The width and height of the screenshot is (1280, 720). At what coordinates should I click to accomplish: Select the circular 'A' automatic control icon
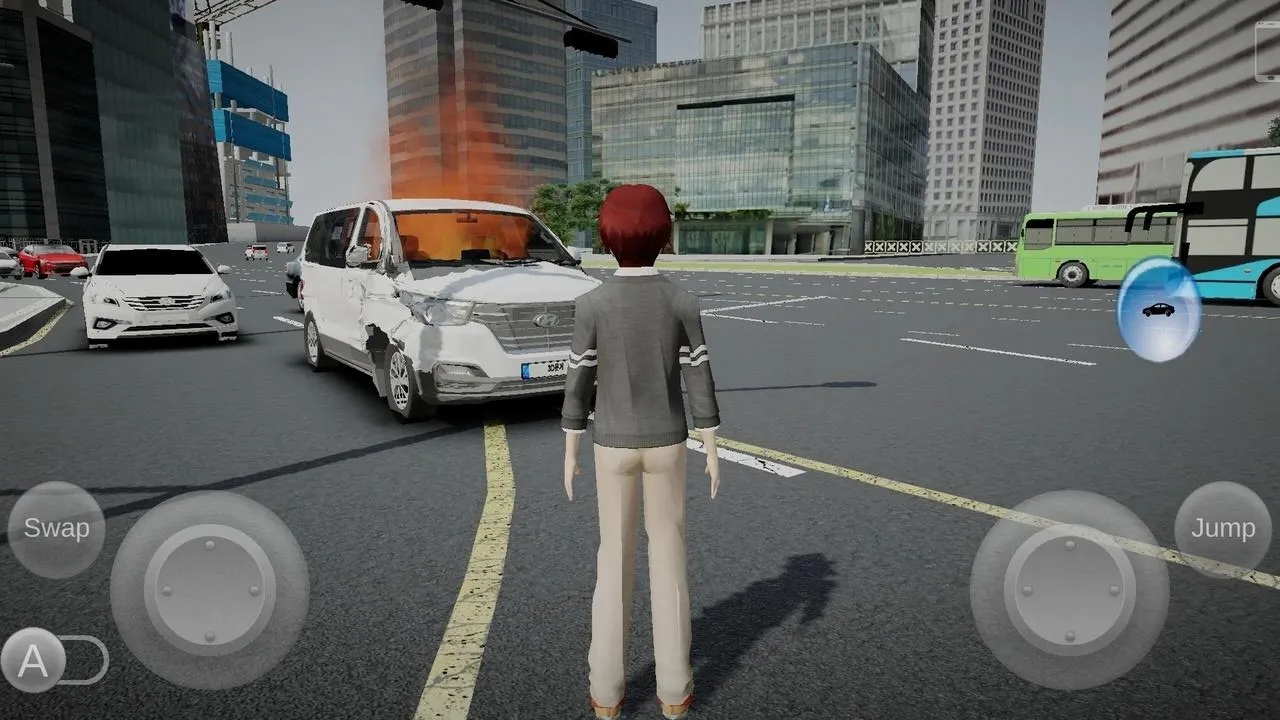[33, 659]
